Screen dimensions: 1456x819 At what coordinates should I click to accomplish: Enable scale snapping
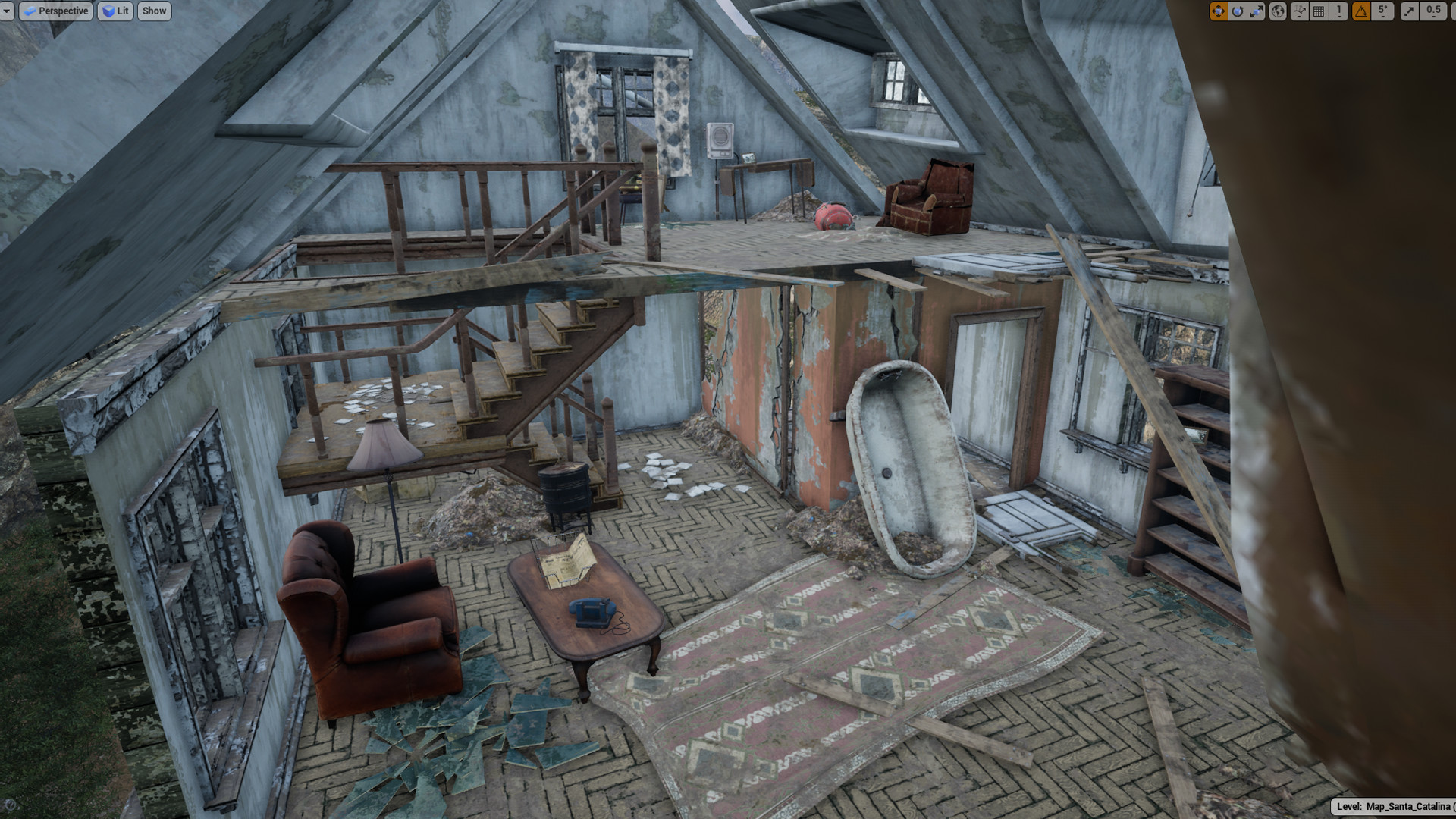[1408, 11]
